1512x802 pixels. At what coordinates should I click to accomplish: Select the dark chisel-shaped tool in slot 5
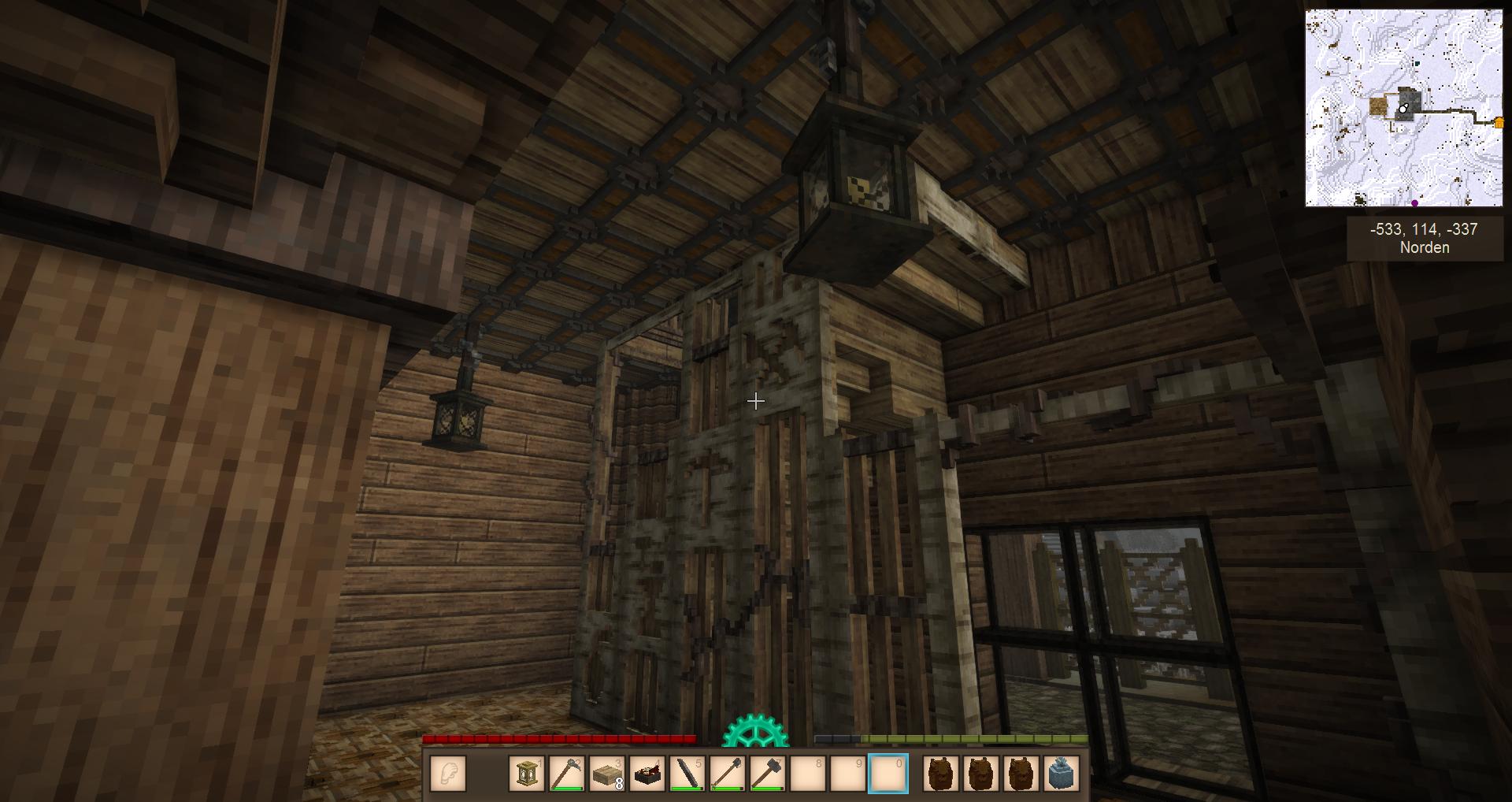click(687, 773)
